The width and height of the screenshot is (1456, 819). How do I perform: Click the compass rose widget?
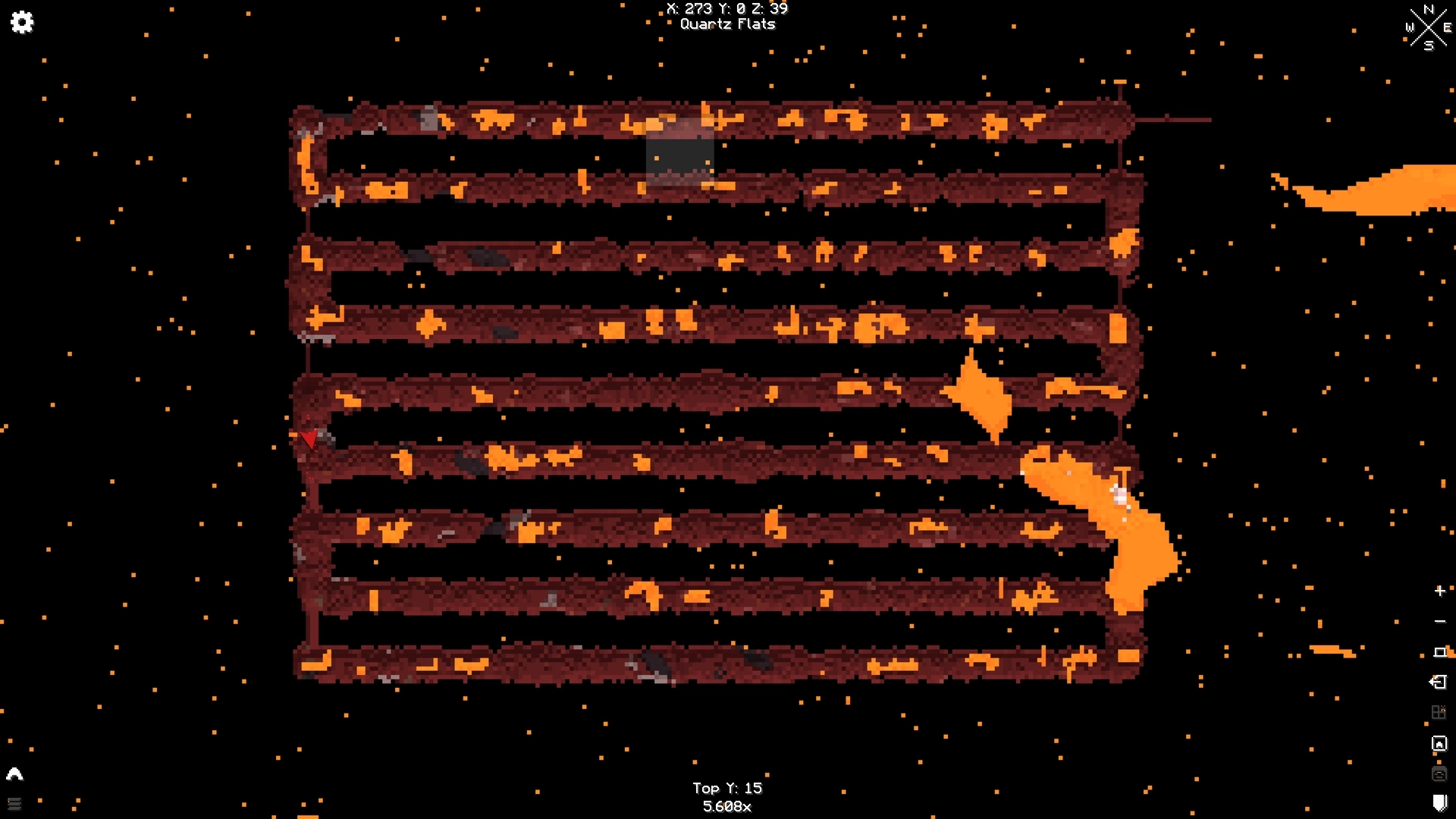pyautogui.click(x=1429, y=28)
